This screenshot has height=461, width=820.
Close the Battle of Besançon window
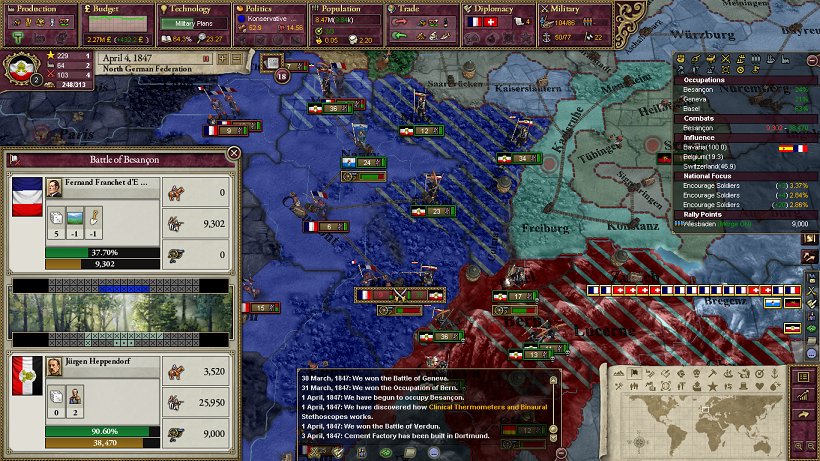pyautogui.click(x=233, y=153)
